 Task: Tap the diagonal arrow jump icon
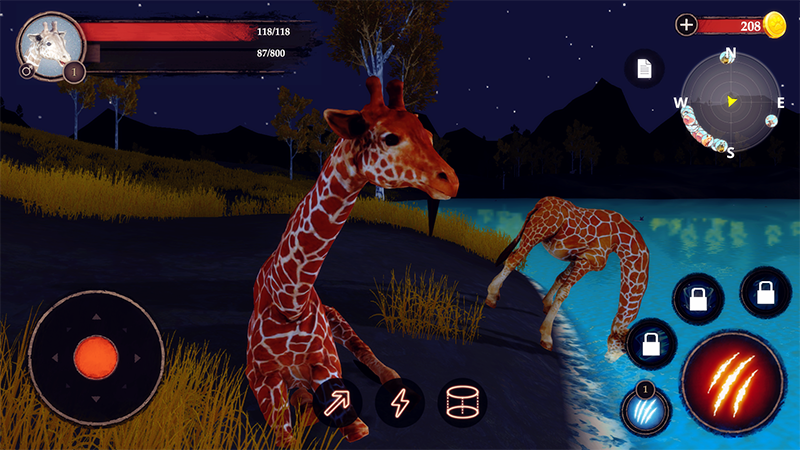(x=338, y=402)
